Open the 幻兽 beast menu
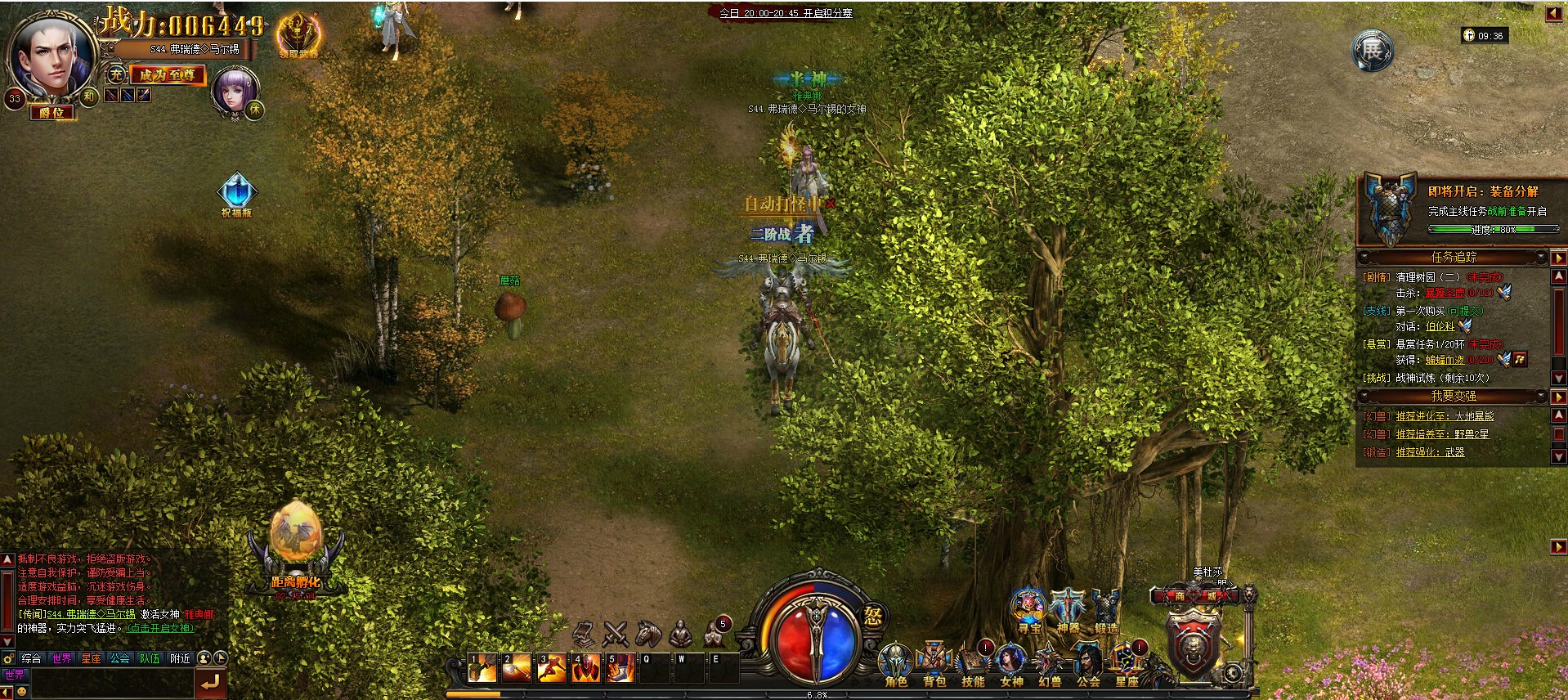 tap(1050, 662)
